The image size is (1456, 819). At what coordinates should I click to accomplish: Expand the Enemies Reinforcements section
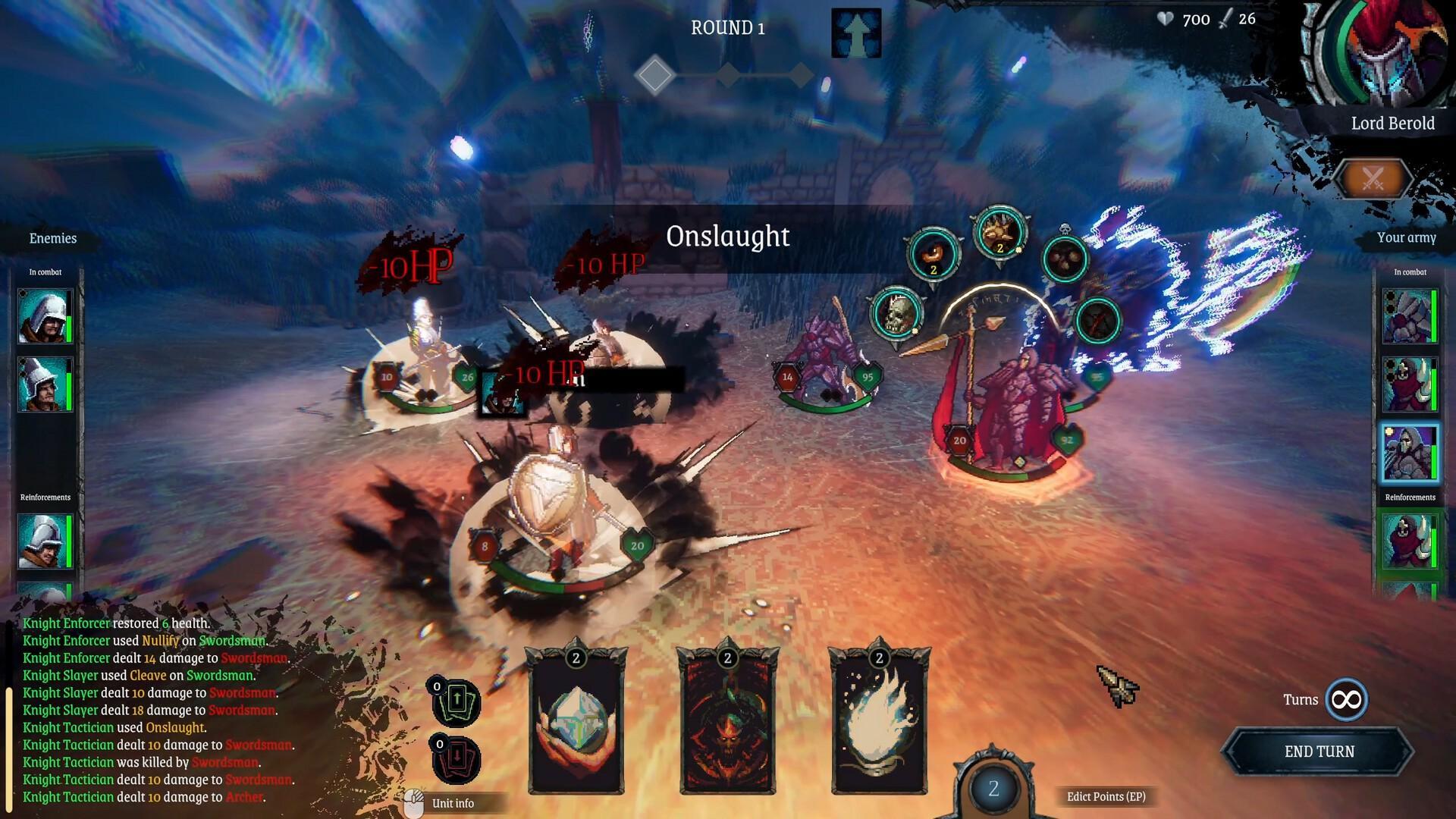(x=45, y=497)
